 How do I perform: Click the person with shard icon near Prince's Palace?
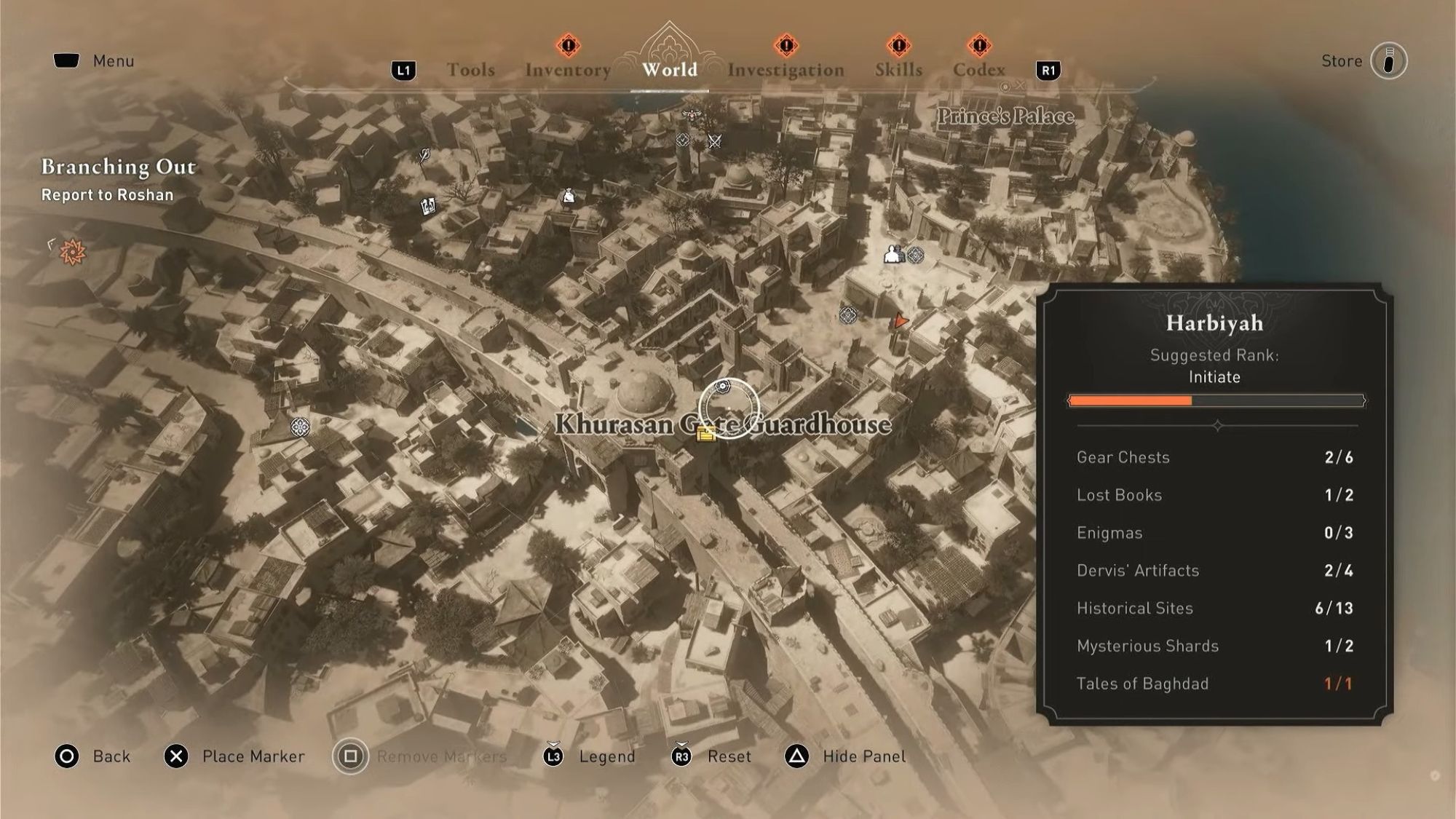(893, 255)
